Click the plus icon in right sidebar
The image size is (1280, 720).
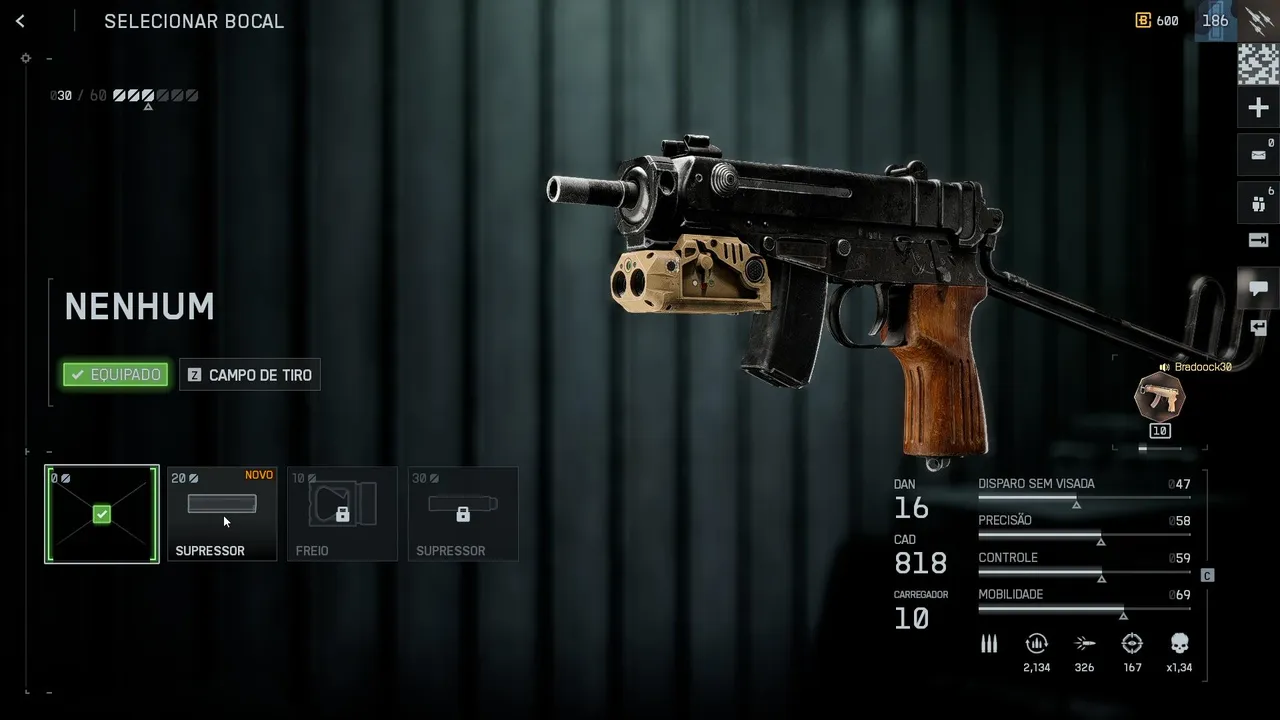(x=1258, y=108)
